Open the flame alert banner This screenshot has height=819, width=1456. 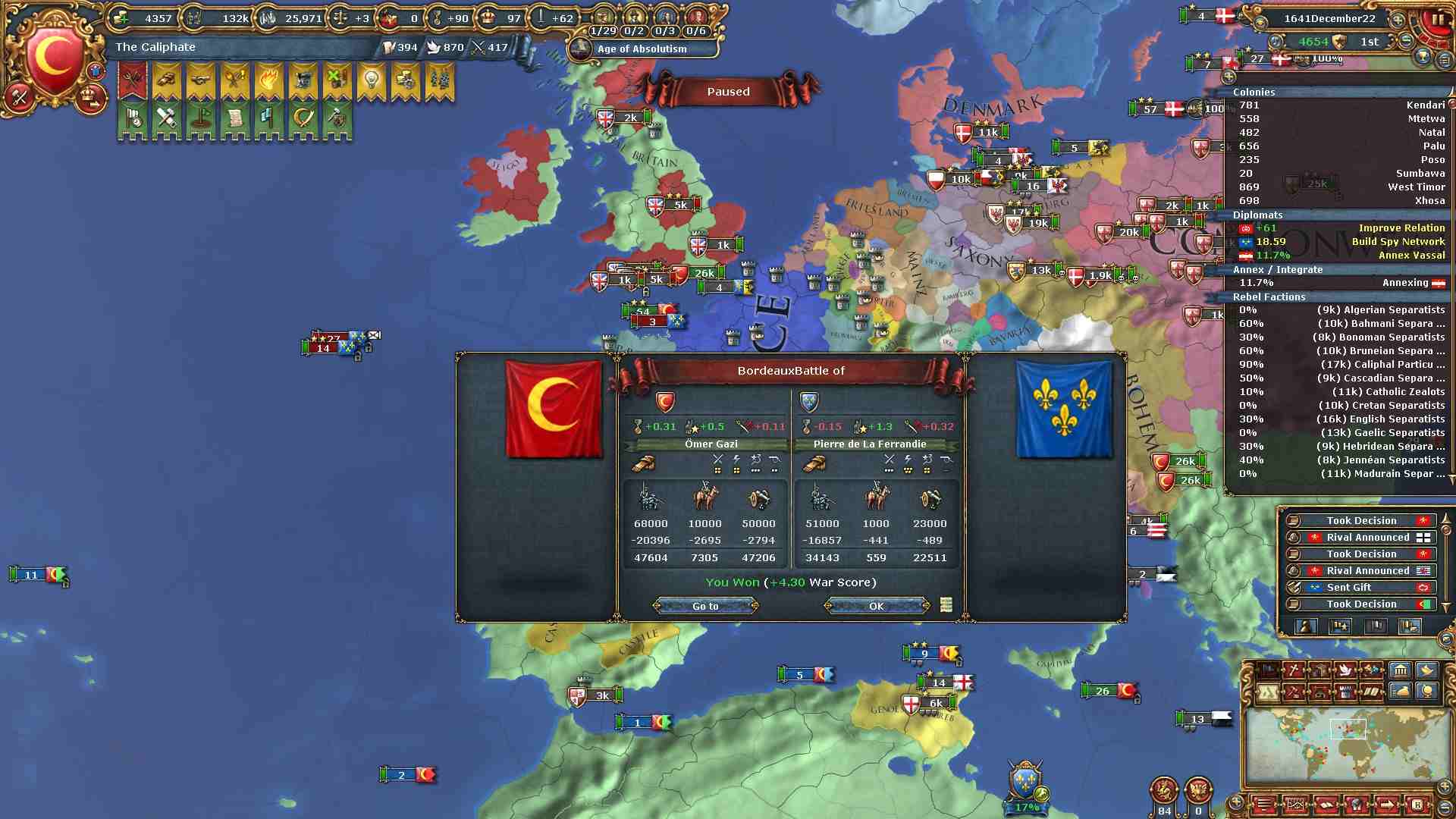268,80
